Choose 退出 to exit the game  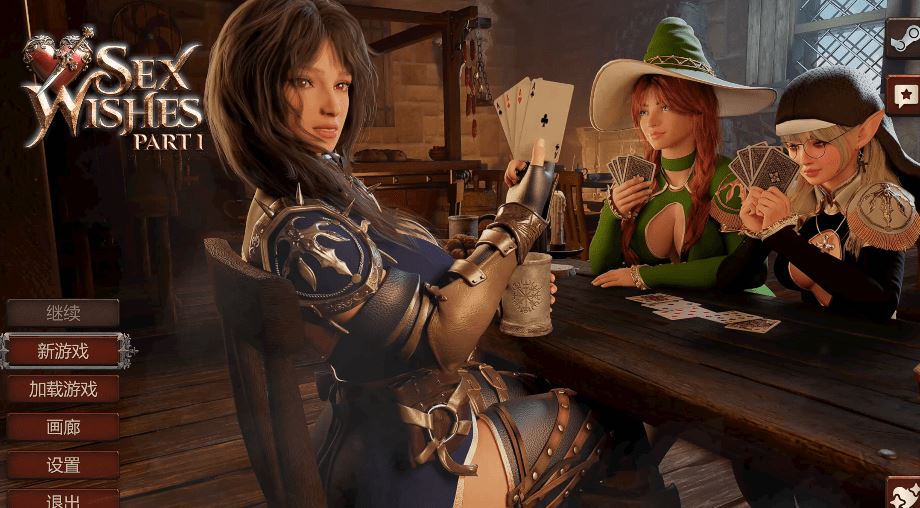63,499
